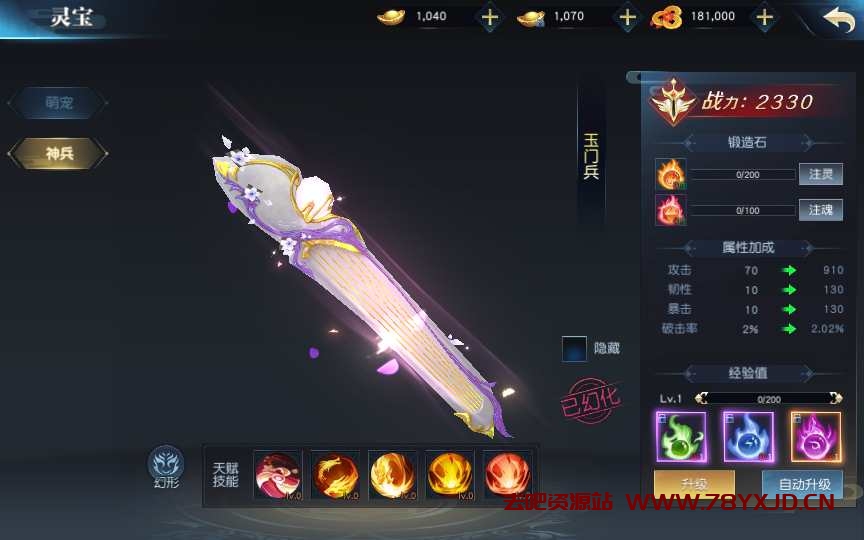Choose the green flame experience orb
This screenshot has height=540, width=864.
click(x=680, y=436)
